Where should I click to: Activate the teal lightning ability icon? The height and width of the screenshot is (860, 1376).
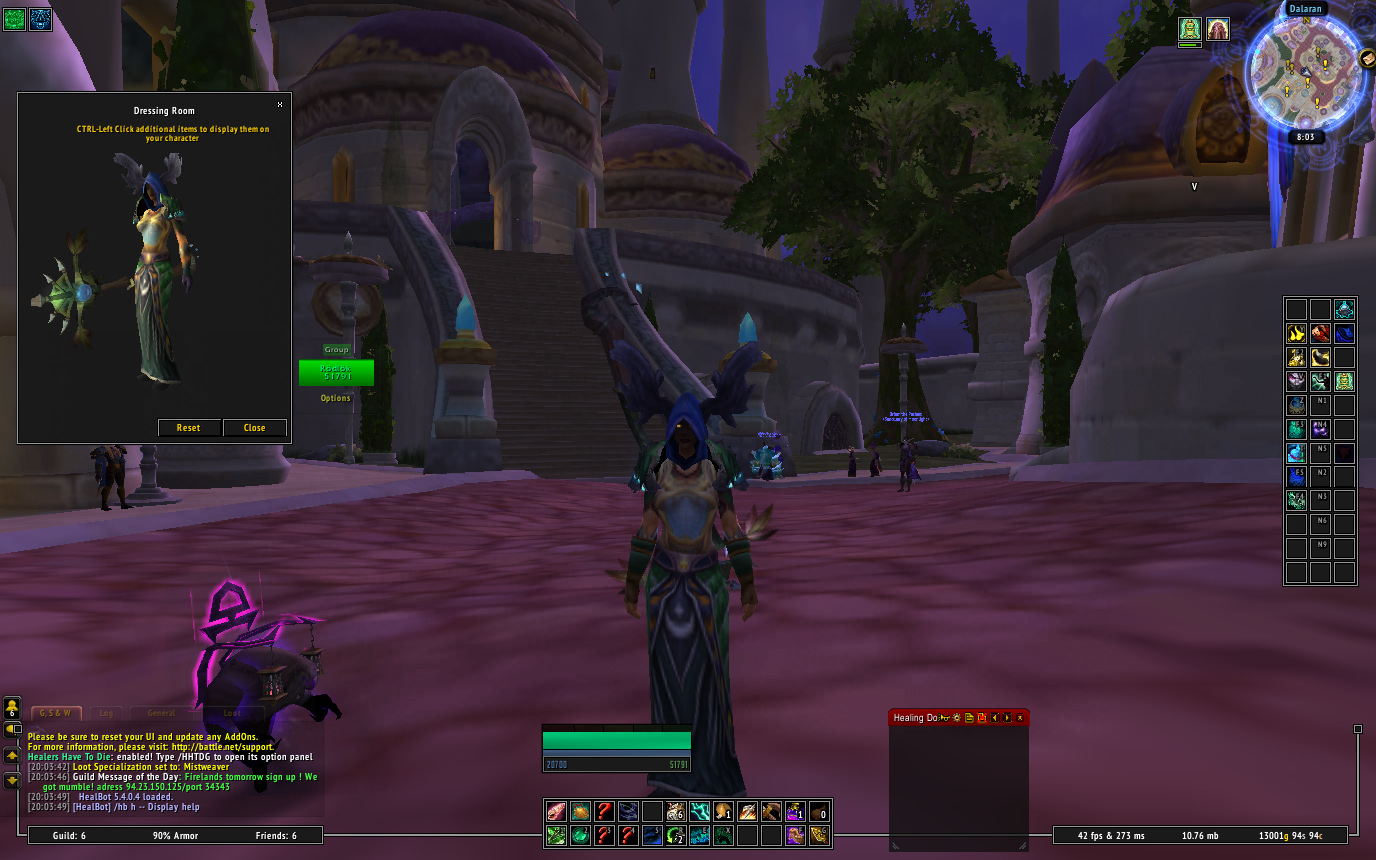click(700, 811)
